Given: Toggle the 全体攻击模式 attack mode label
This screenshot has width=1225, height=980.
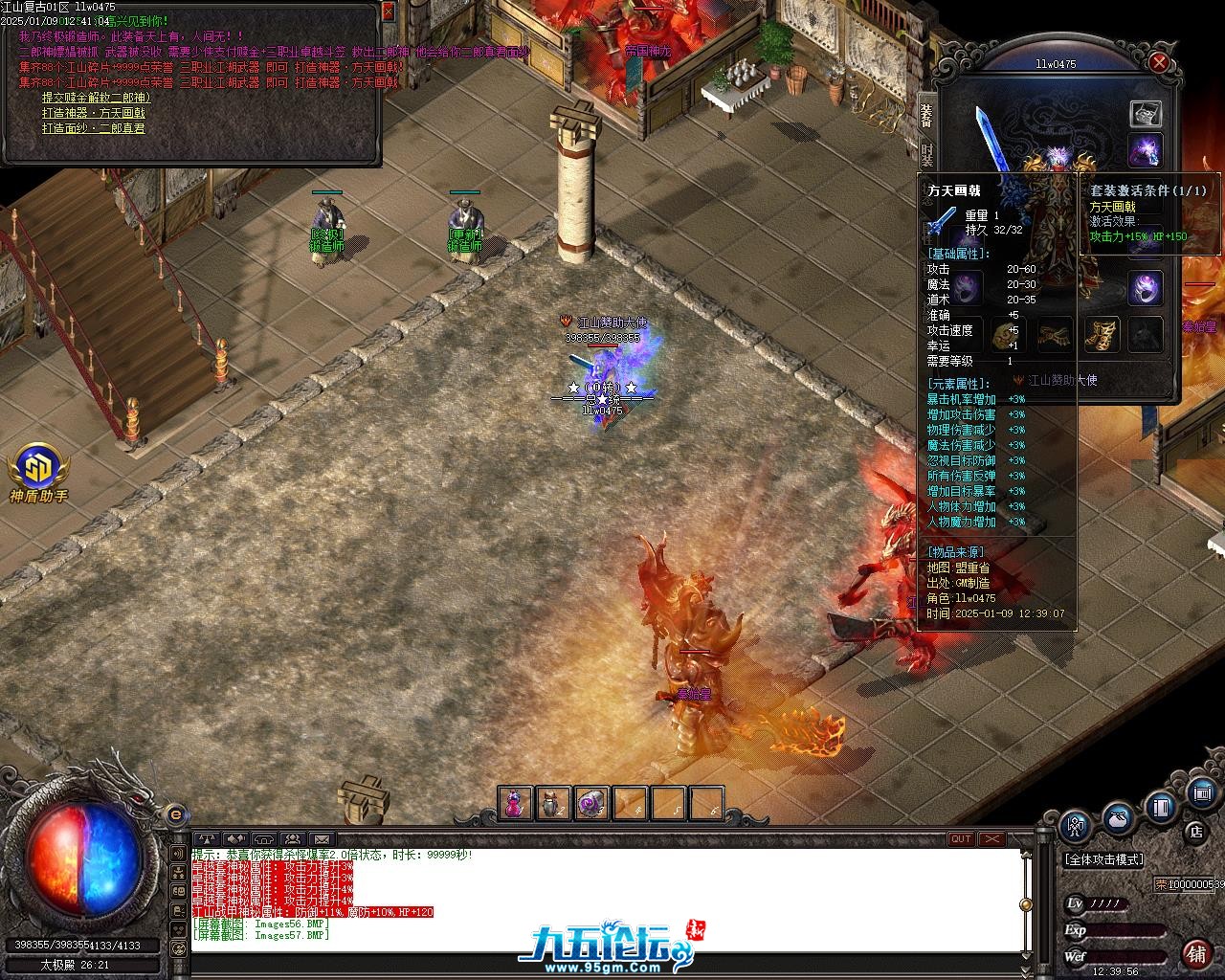Looking at the screenshot, I should pyautogui.click(x=1104, y=859).
